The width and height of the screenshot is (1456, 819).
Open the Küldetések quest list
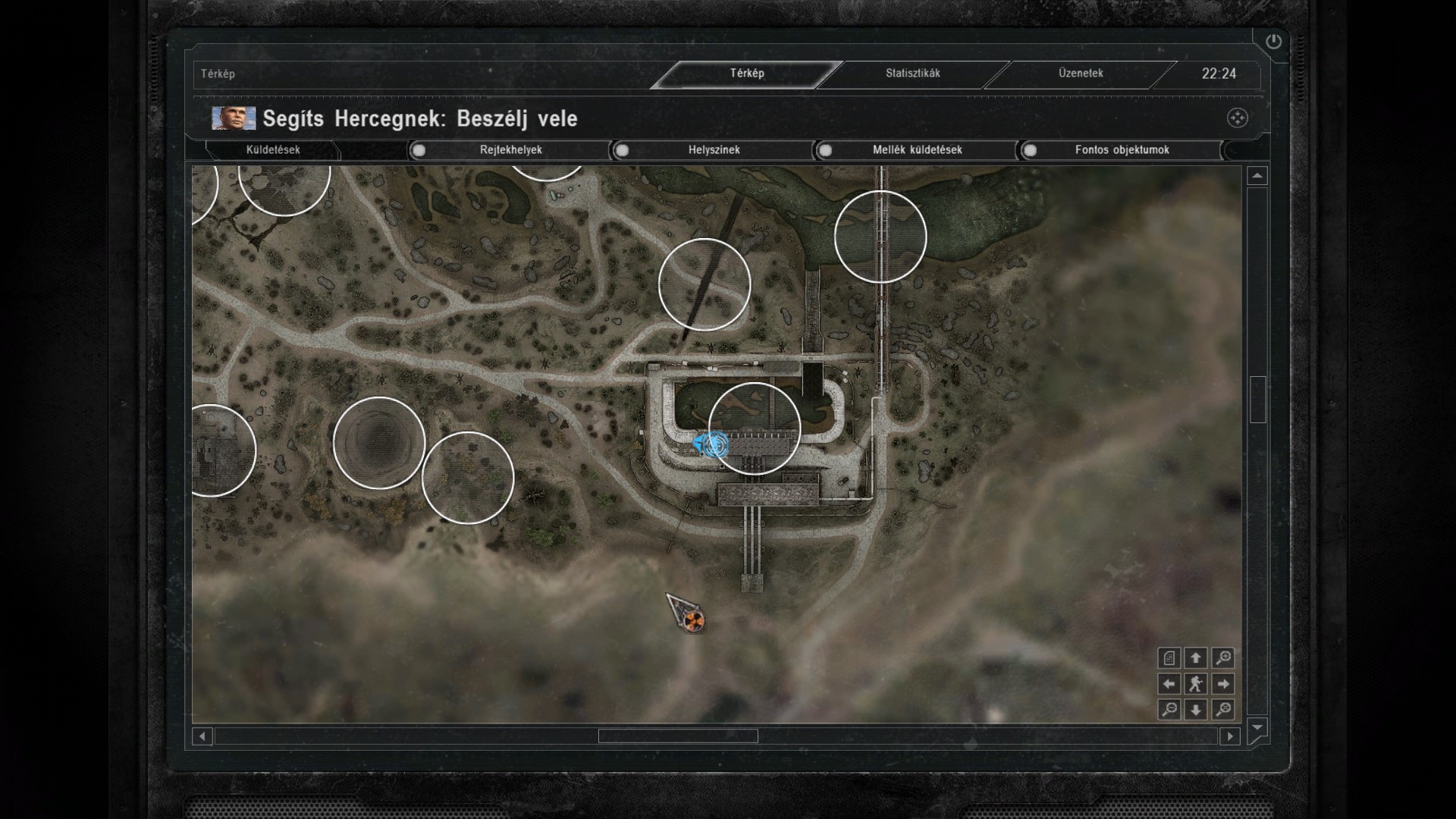(x=273, y=150)
